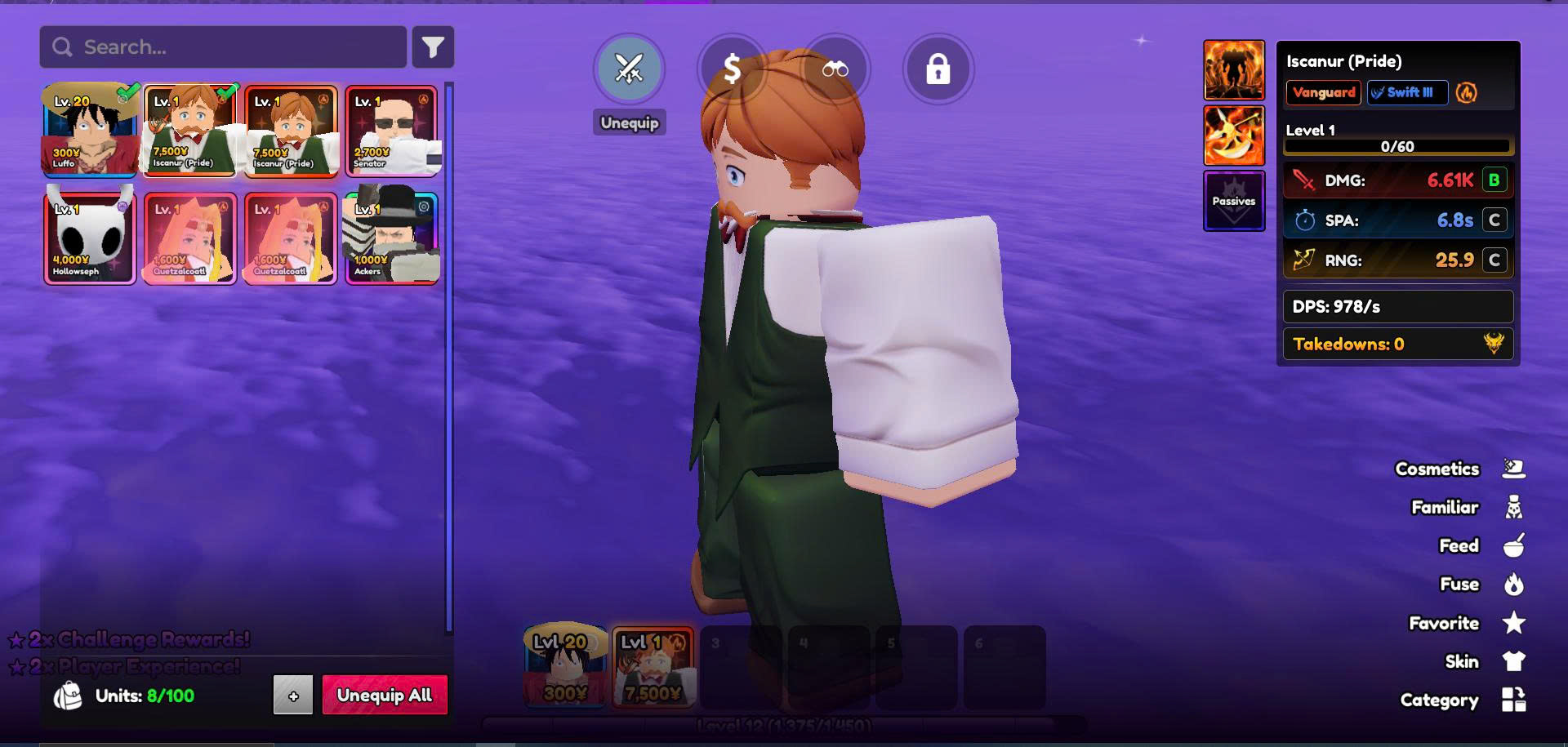1568x747 pixels.
Task: Pick the Ackers unit card
Action: coord(392,238)
